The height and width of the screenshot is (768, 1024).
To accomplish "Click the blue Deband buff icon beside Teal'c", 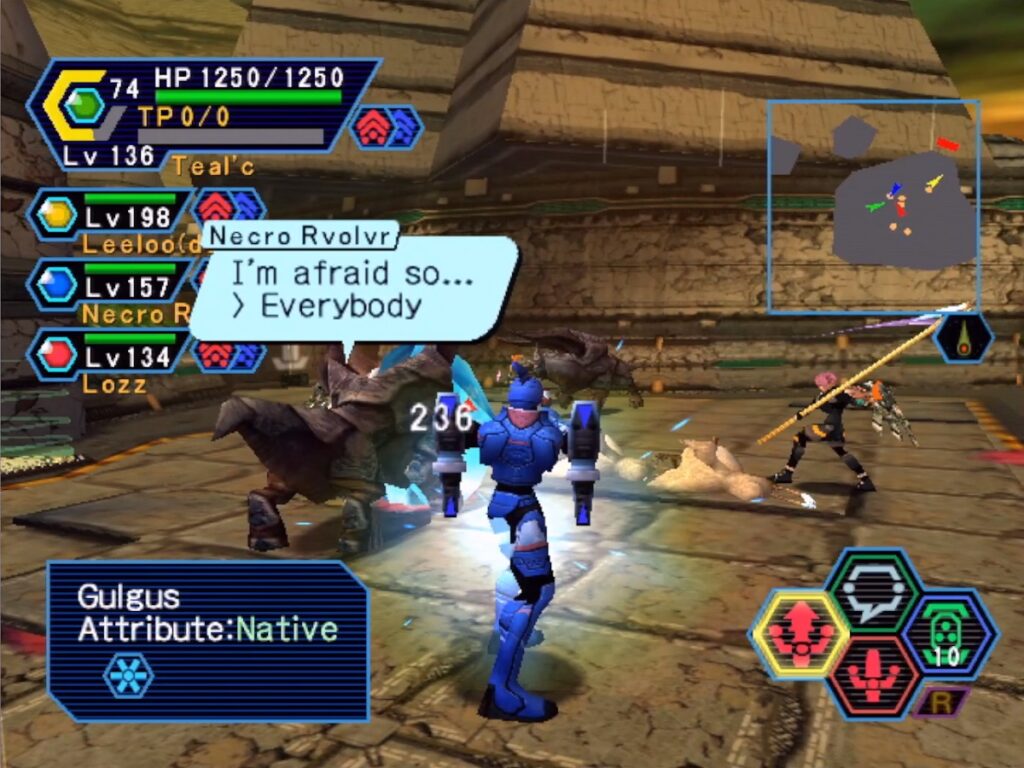I will pos(403,127).
